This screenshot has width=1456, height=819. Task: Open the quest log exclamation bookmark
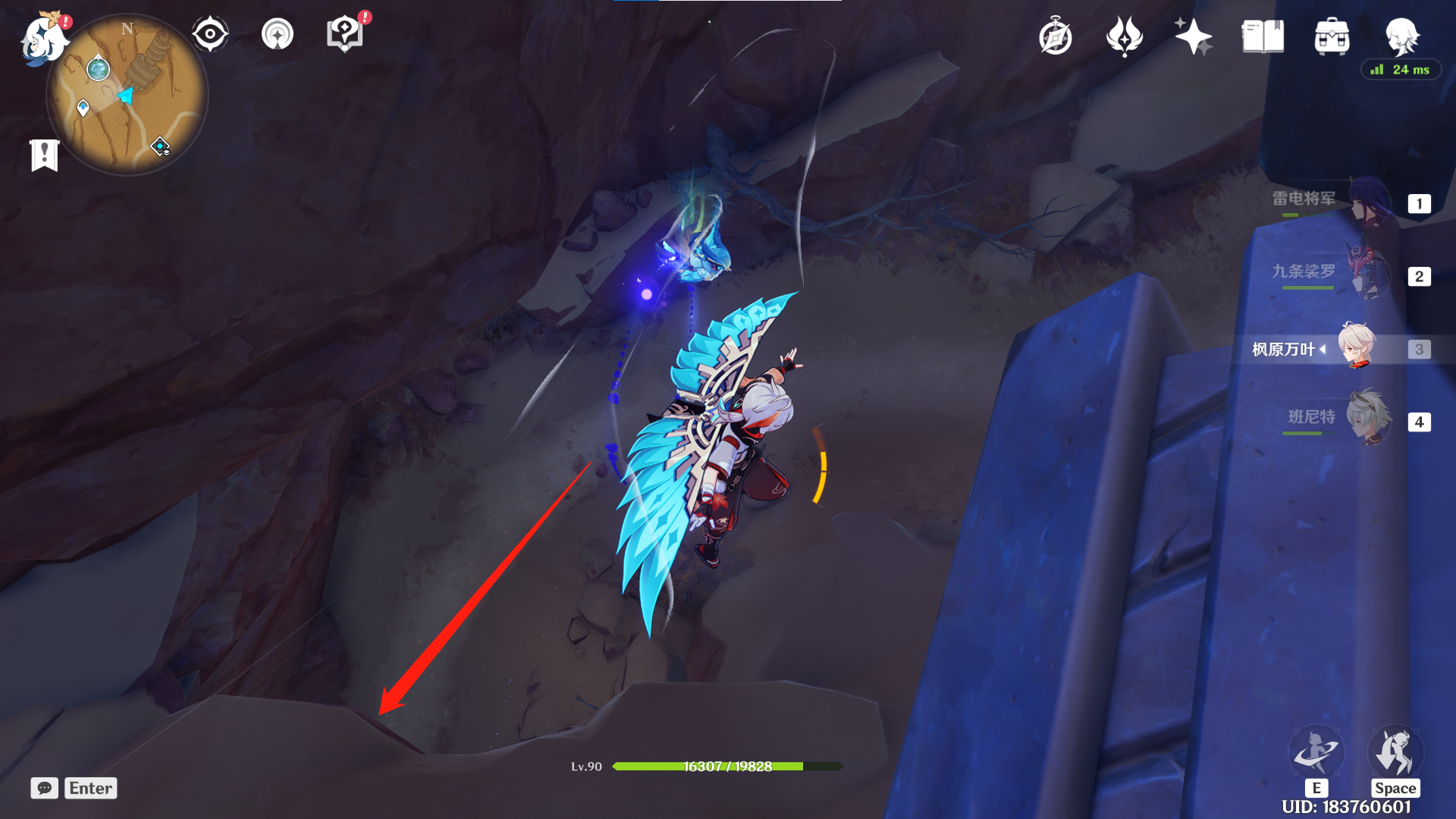[x=45, y=155]
